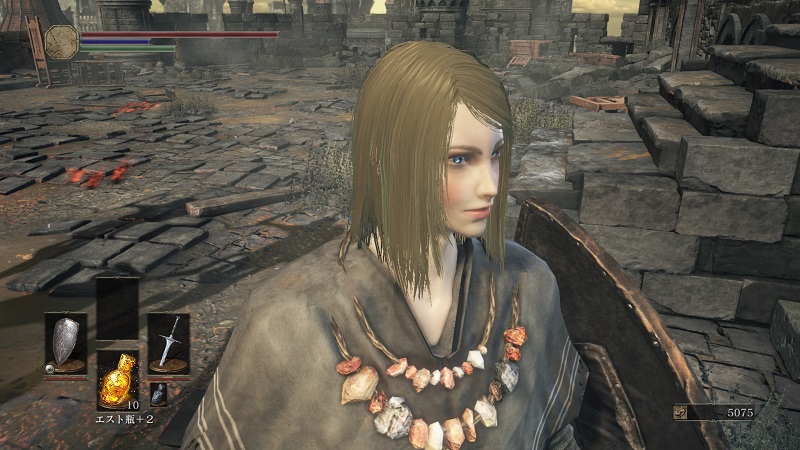The width and height of the screenshot is (800, 450).
Task: Choose the right-hand greatsword weapon slot
Action: click(168, 343)
